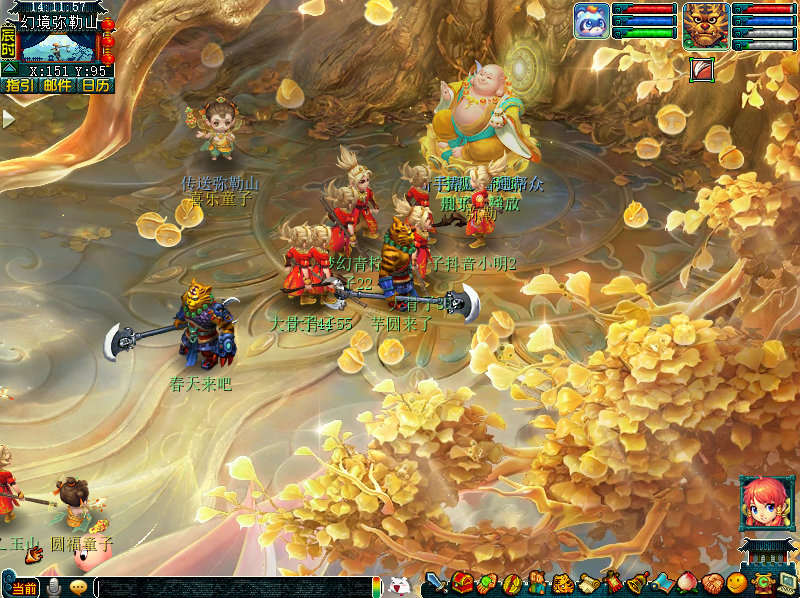Click into the chat input box

tap(235, 588)
